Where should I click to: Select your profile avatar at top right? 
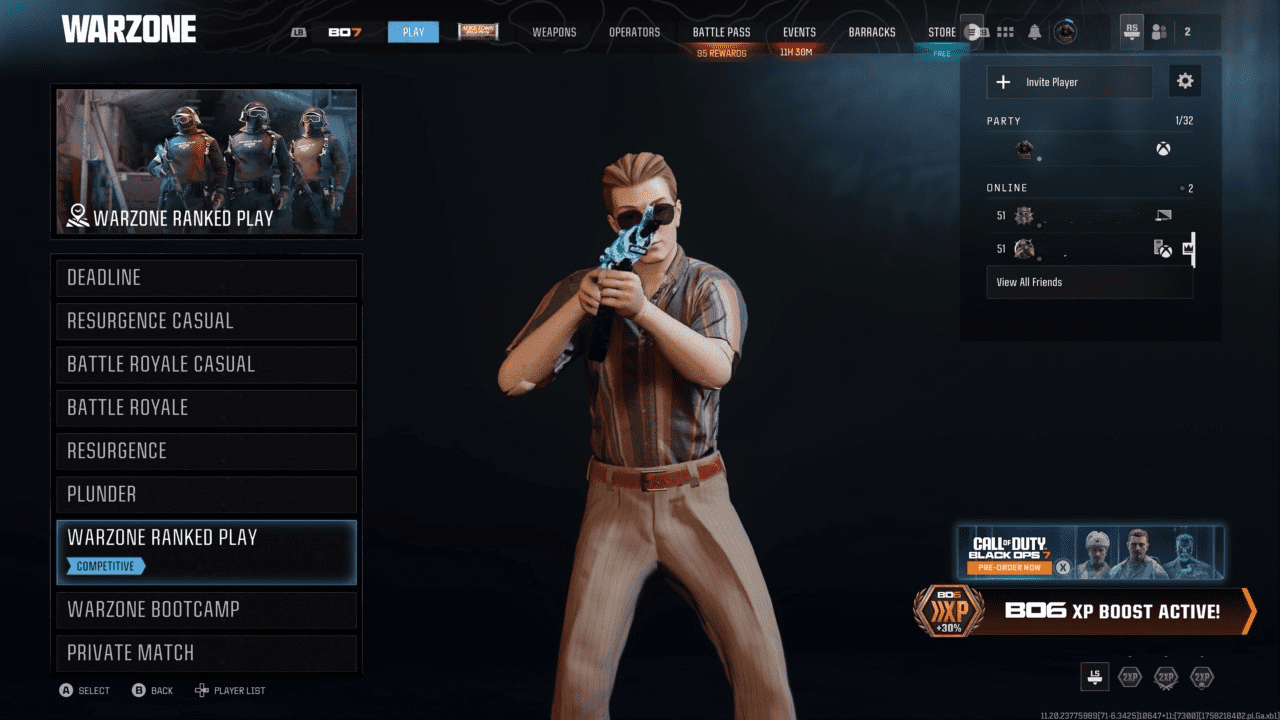(1066, 31)
